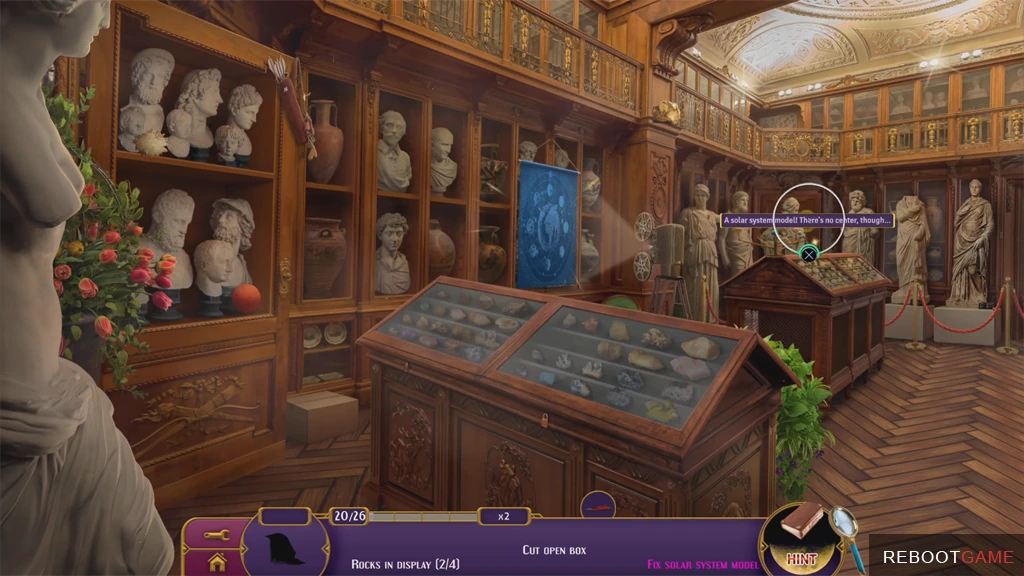Open the tab above the inventory bar

click(597, 508)
